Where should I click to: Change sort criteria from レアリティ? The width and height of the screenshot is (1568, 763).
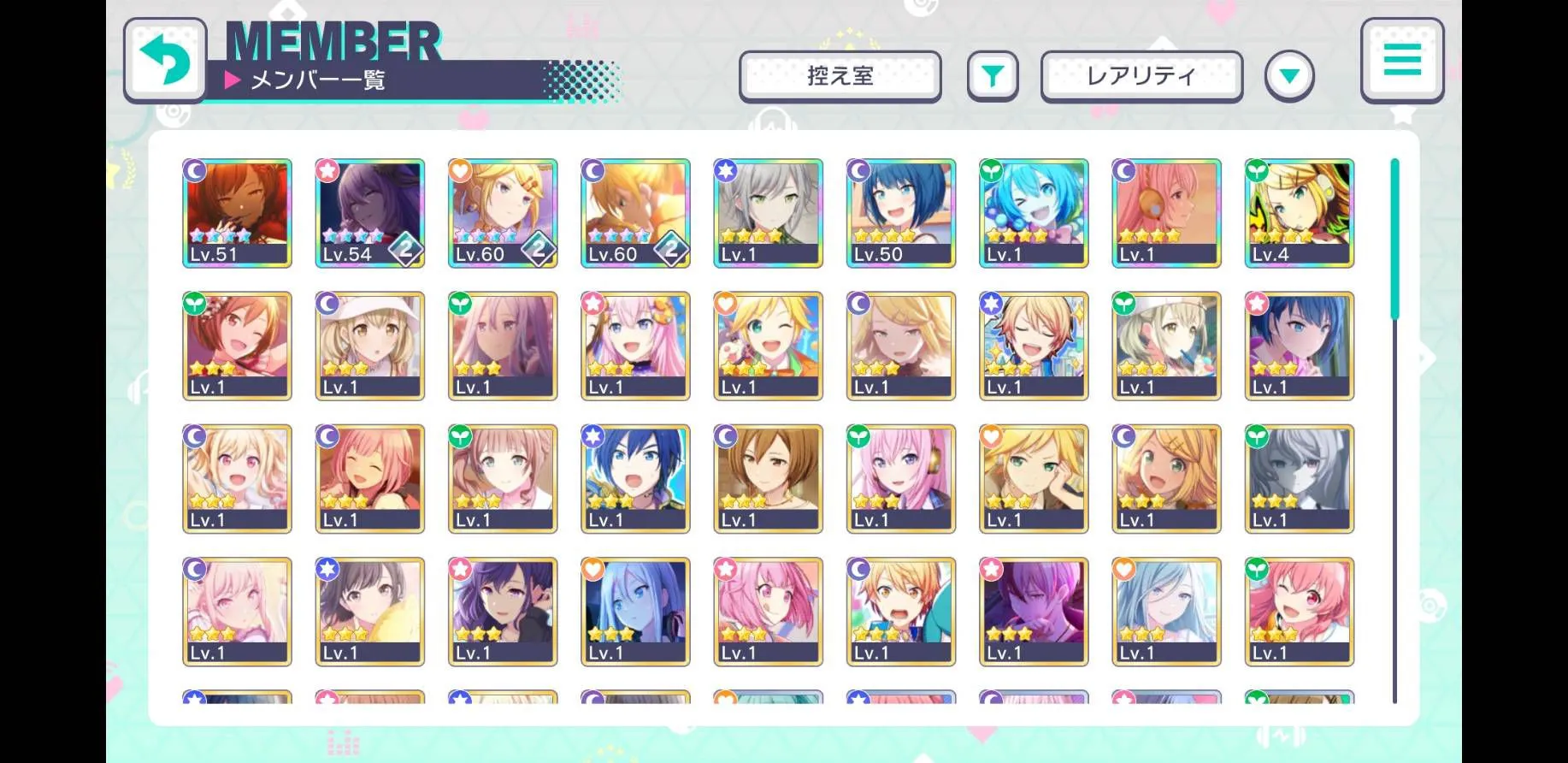pos(1141,76)
